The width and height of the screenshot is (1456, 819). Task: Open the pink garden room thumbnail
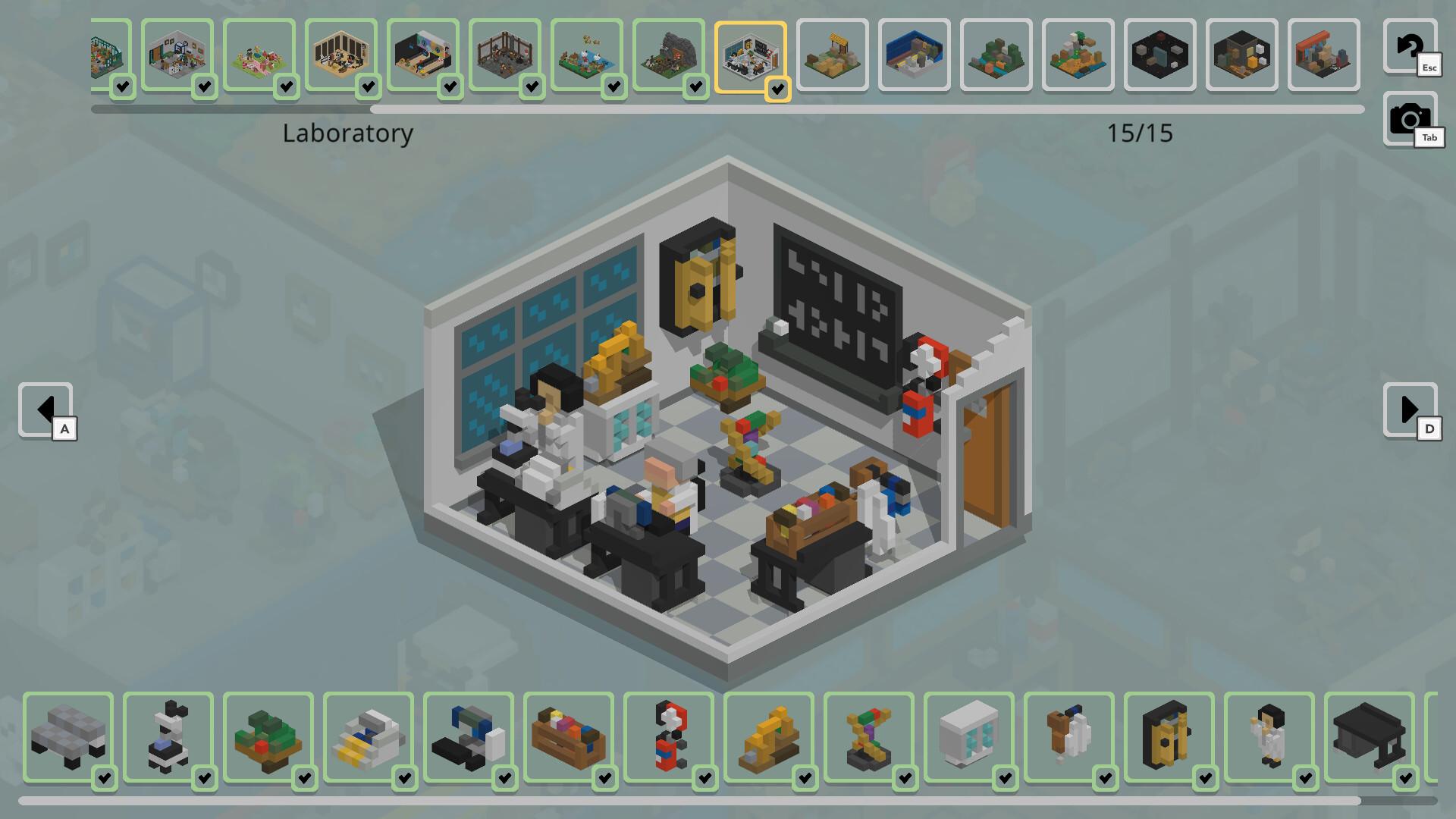click(259, 55)
